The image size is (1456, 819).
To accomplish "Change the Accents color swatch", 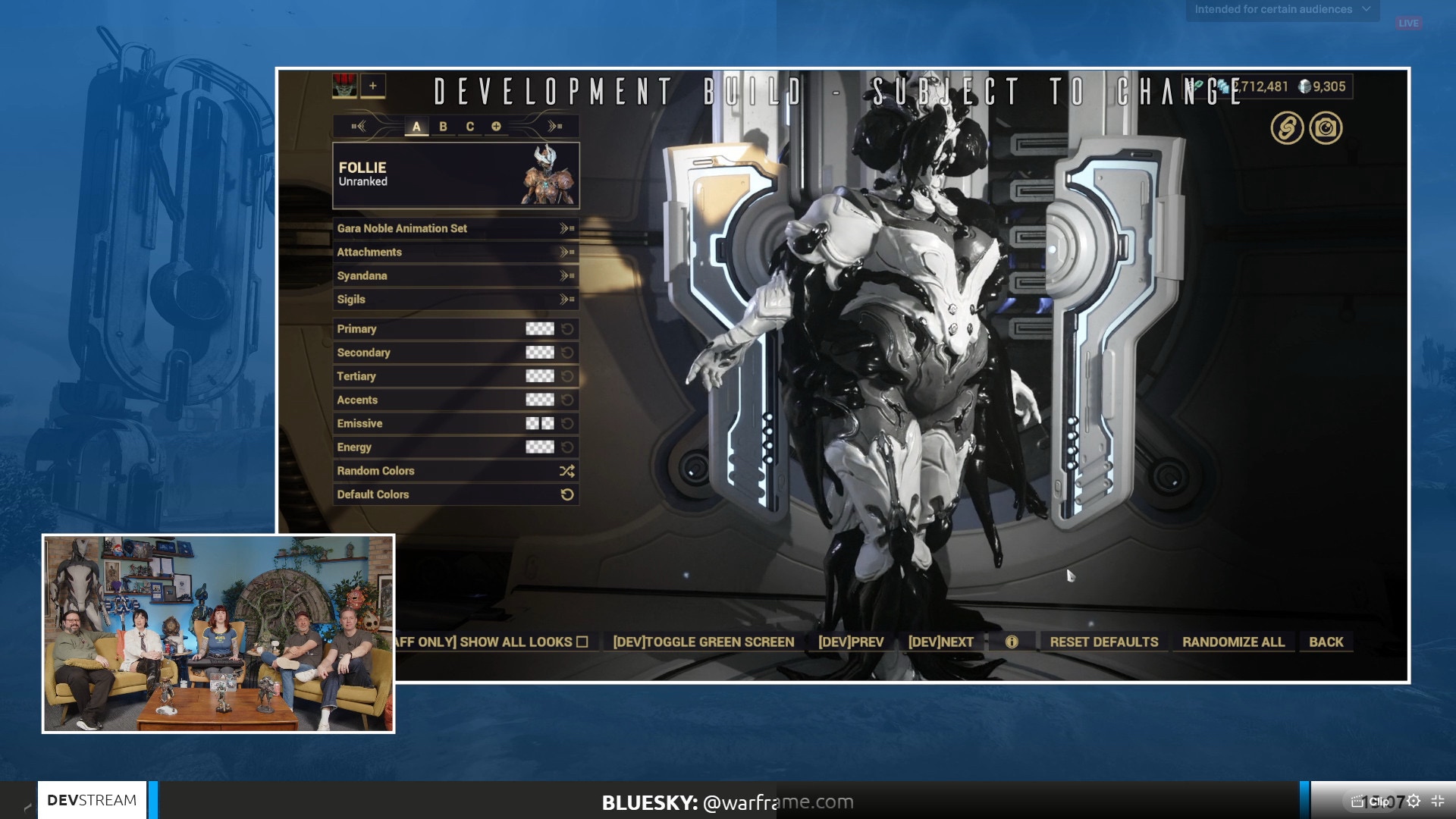I will [540, 400].
